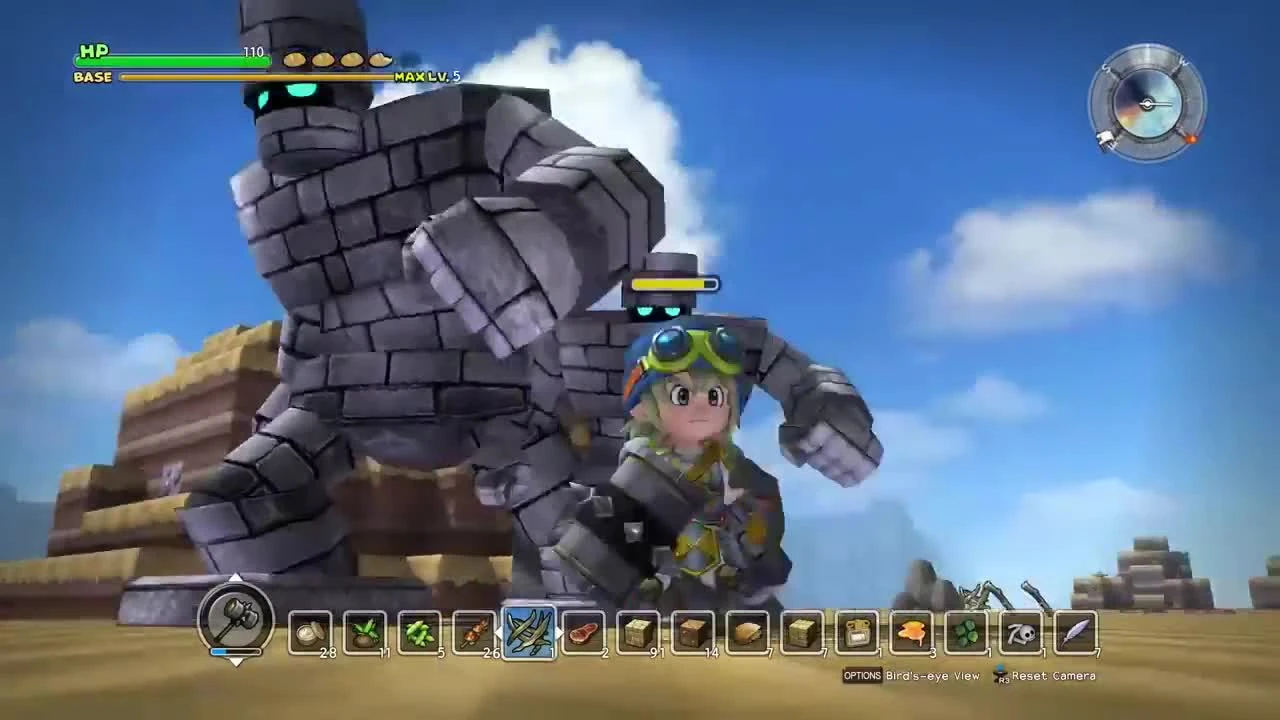Select the furnace item in the hotbar
Screen dimensions: 1280x720
coord(855,630)
